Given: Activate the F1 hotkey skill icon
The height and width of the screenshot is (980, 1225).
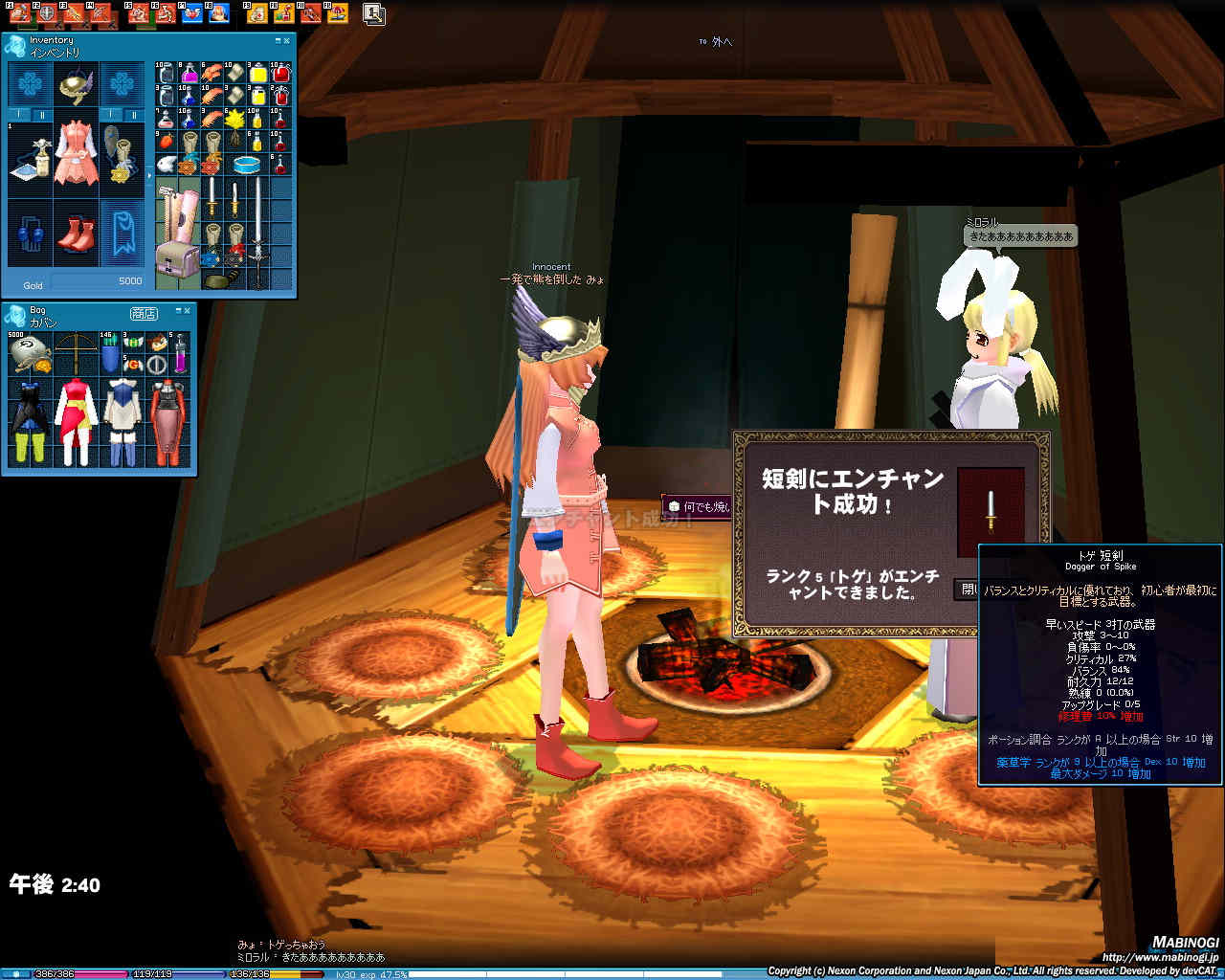Looking at the screenshot, I should click(x=19, y=14).
